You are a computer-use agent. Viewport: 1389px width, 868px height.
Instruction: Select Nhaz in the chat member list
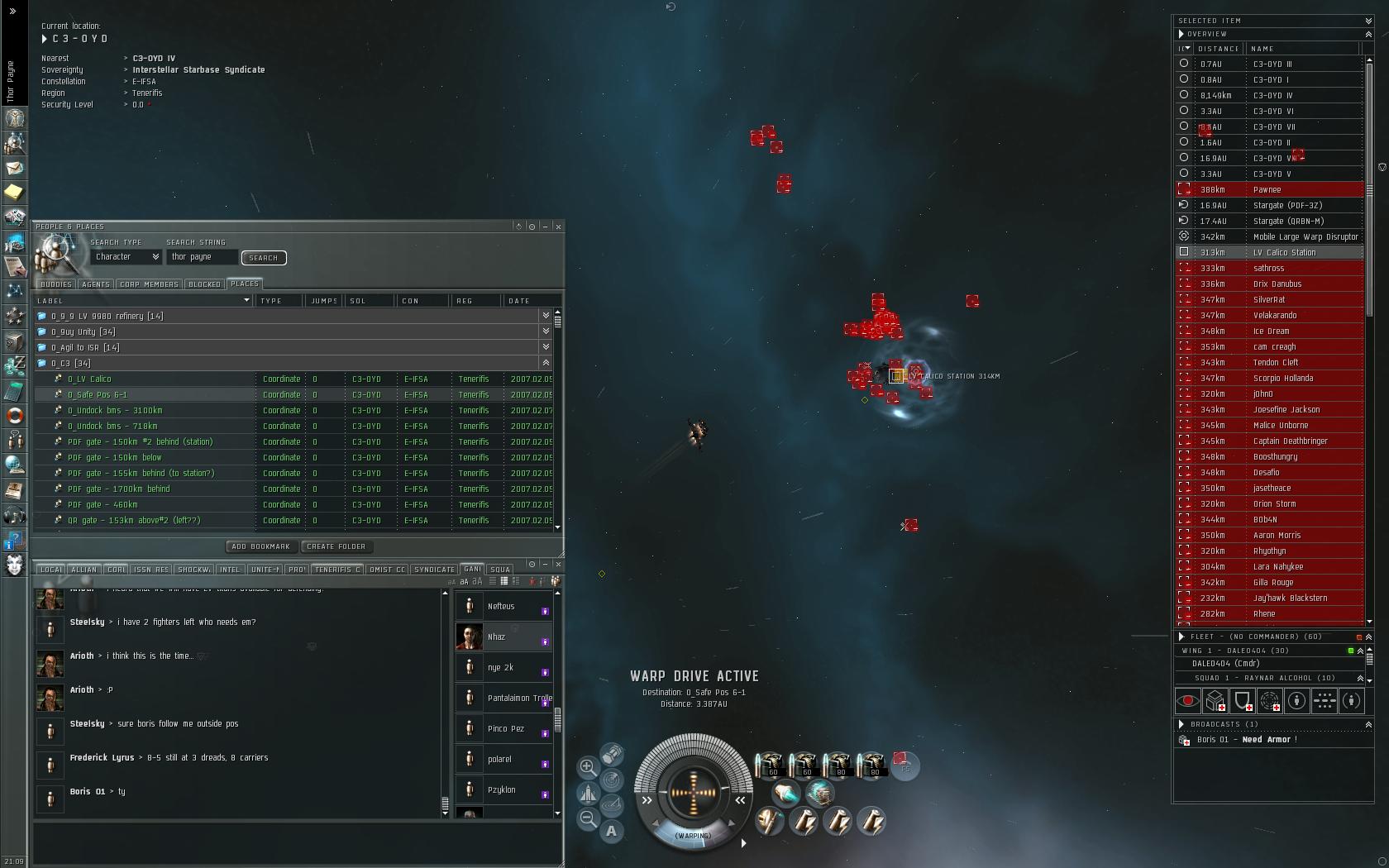click(x=496, y=637)
